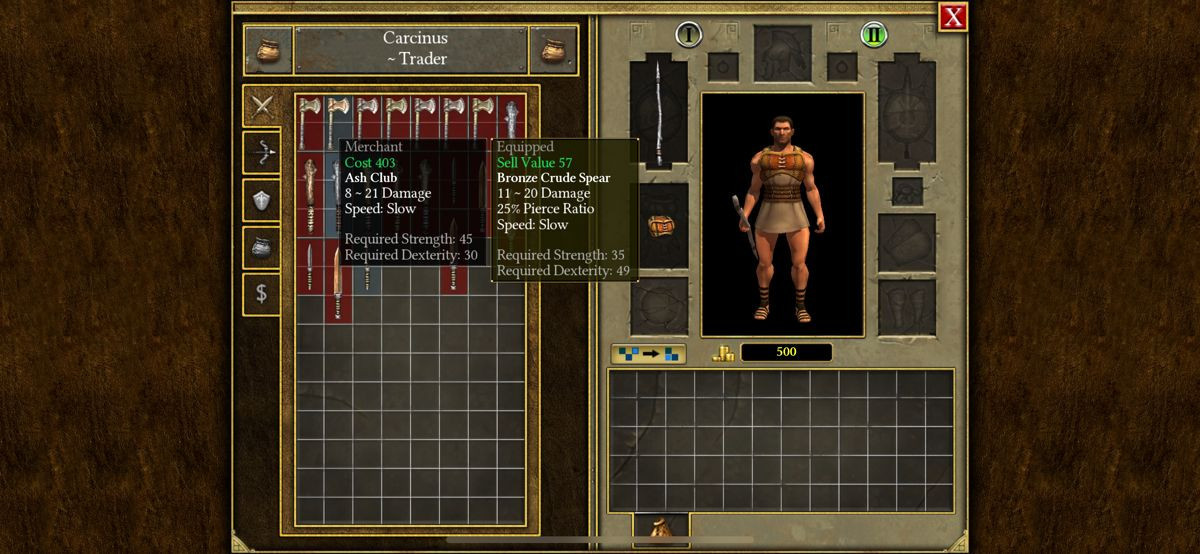Select the pouch miscellaneous items tab
The height and width of the screenshot is (554, 1200).
pyautogui.click(x=262, y=247)
